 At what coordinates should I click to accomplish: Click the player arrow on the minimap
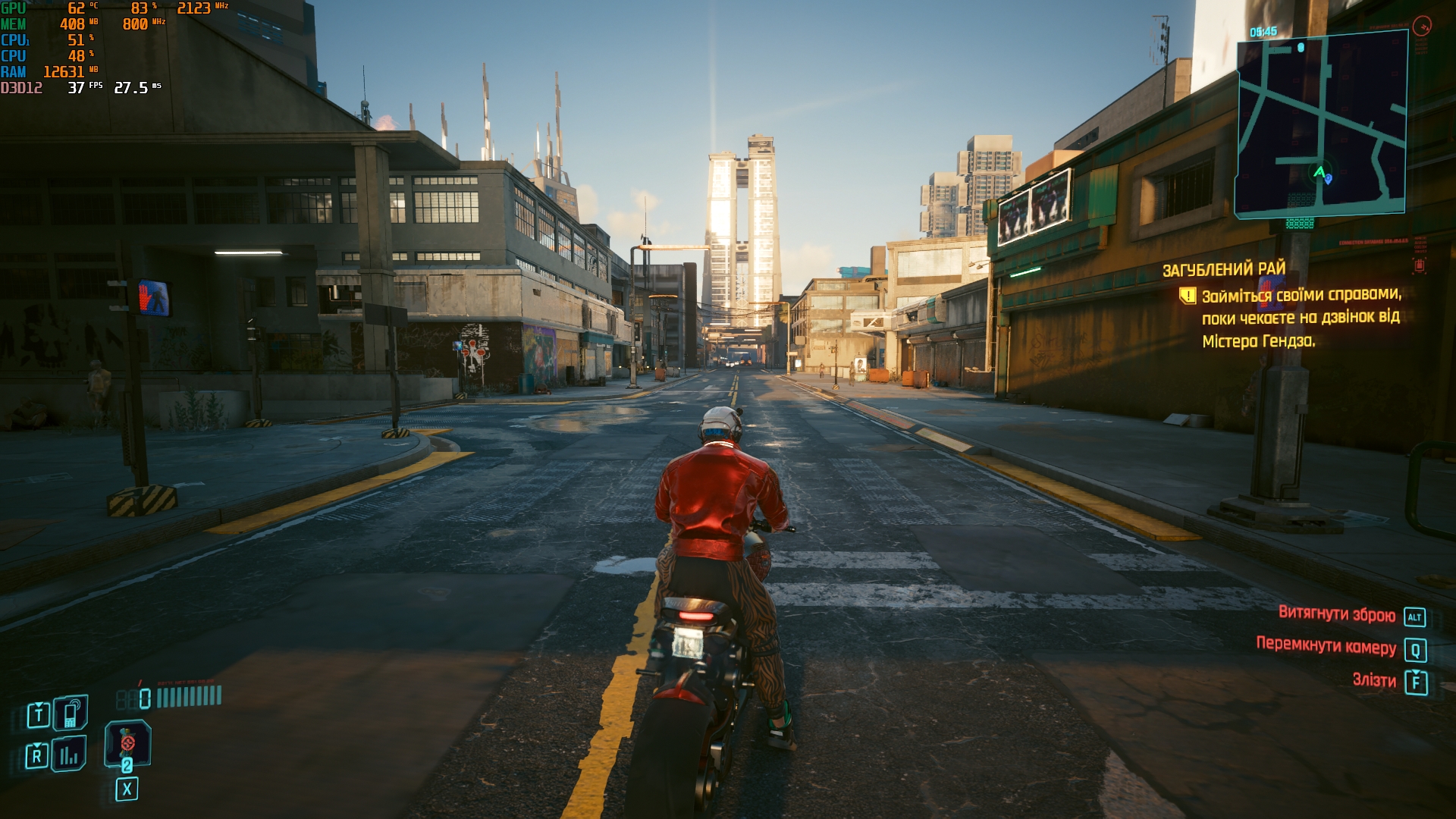[x=1319, y=172]
